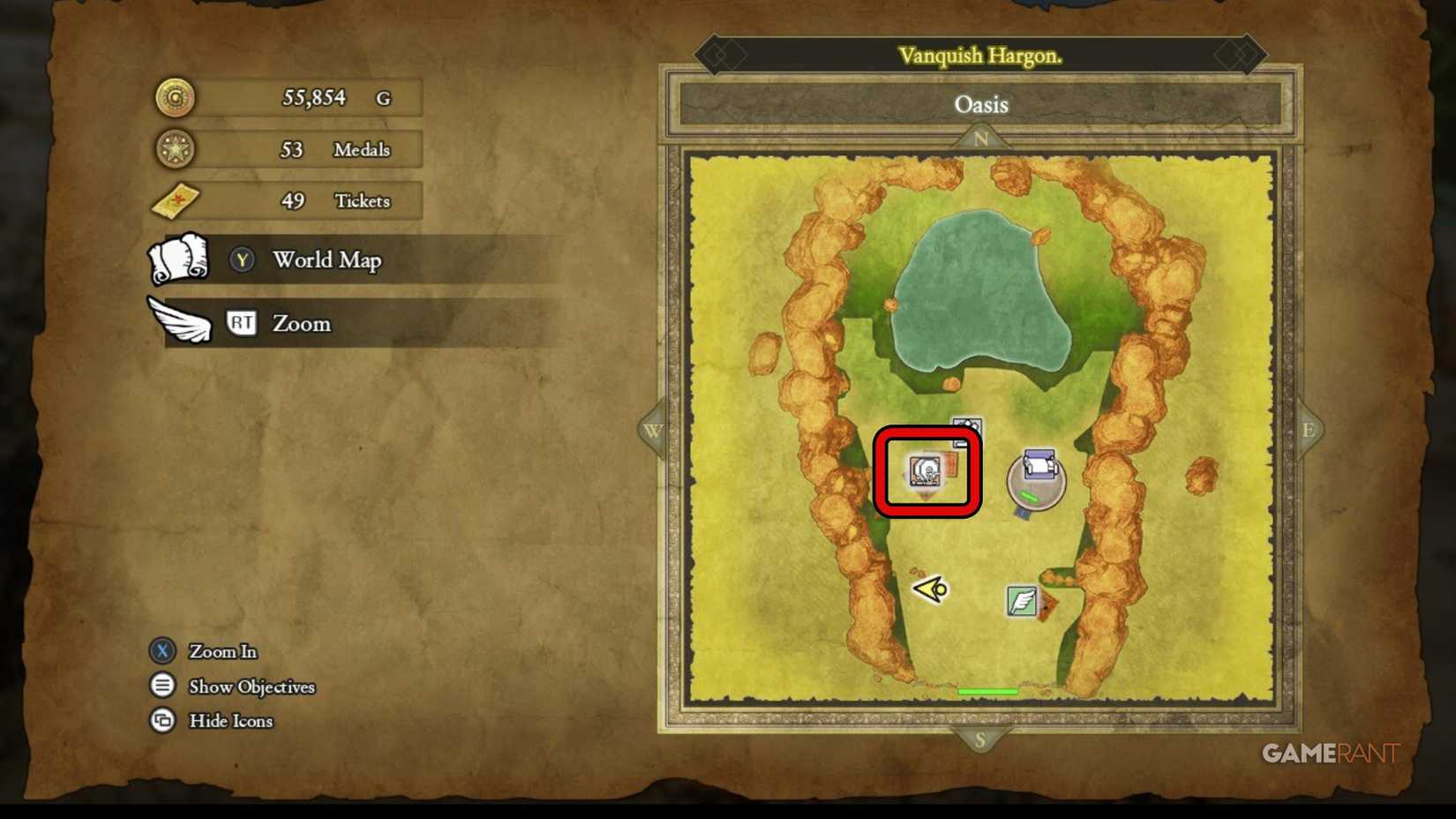
Task: Toggle Hide Icons on the map
Action: click(163, 721)
